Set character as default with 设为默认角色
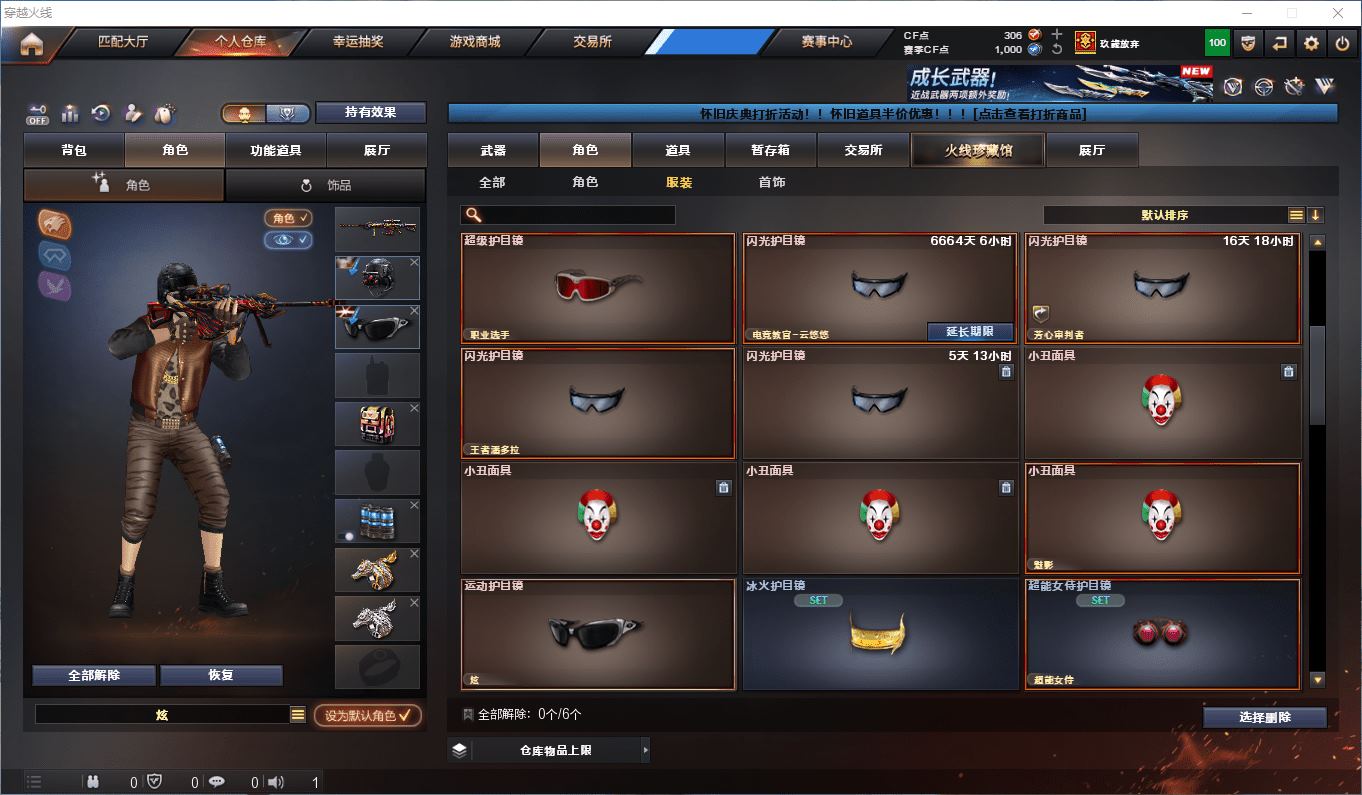1362x795 pixels. pyautogui.click(x=367, y=715)
